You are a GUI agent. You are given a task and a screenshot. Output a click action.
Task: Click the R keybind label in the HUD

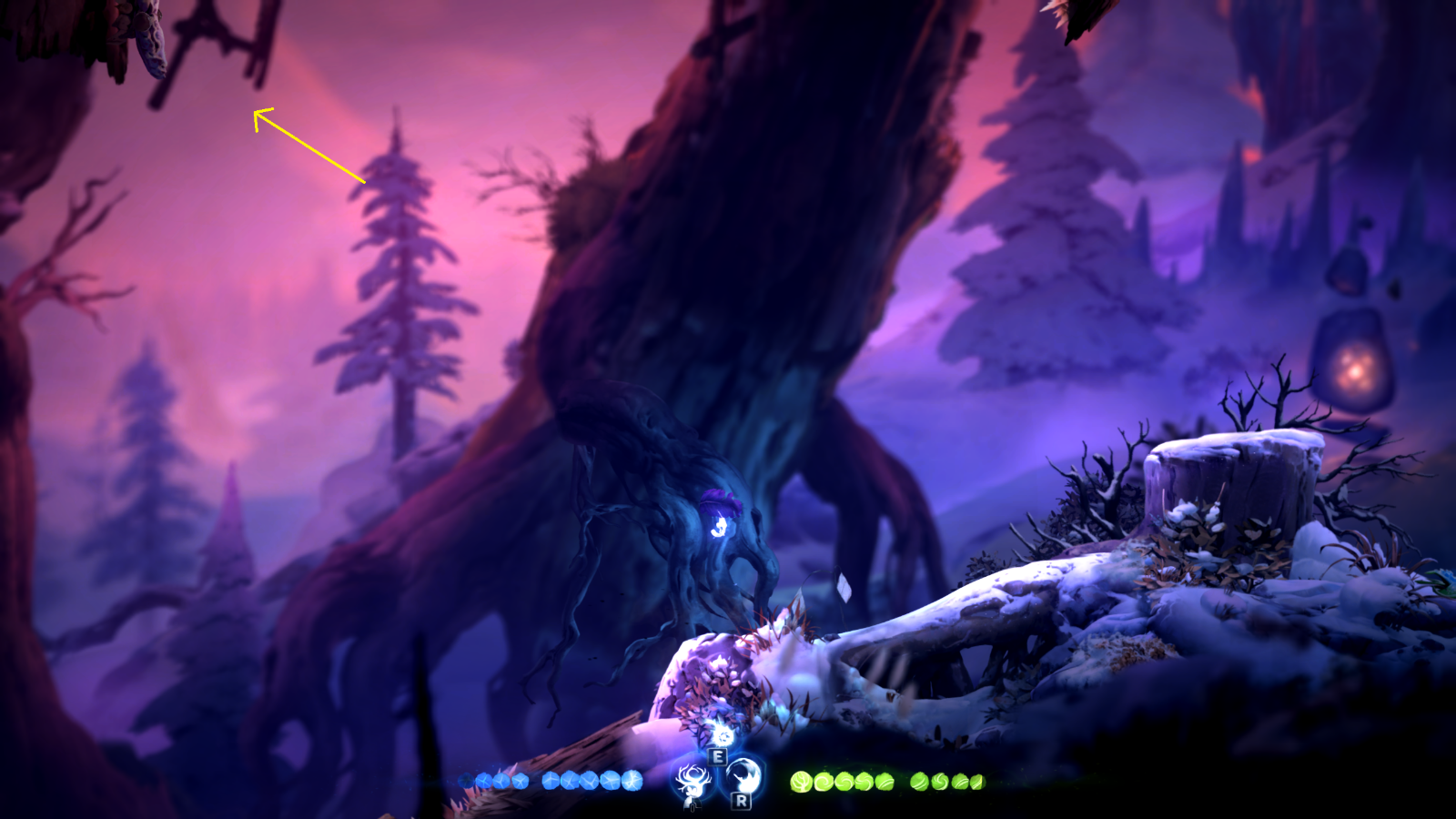click(740, 801)
